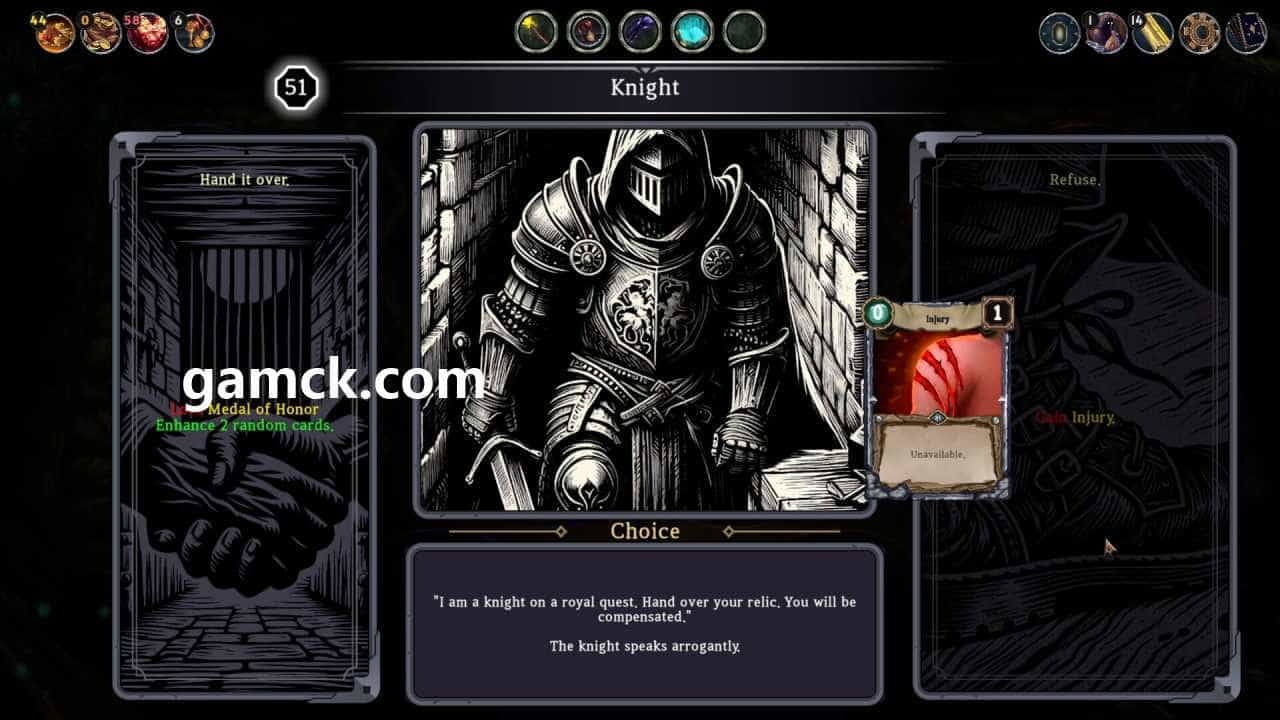Open the golden scroll deck icon
The image size is (1280, 720).
(x=1153, y=33)
